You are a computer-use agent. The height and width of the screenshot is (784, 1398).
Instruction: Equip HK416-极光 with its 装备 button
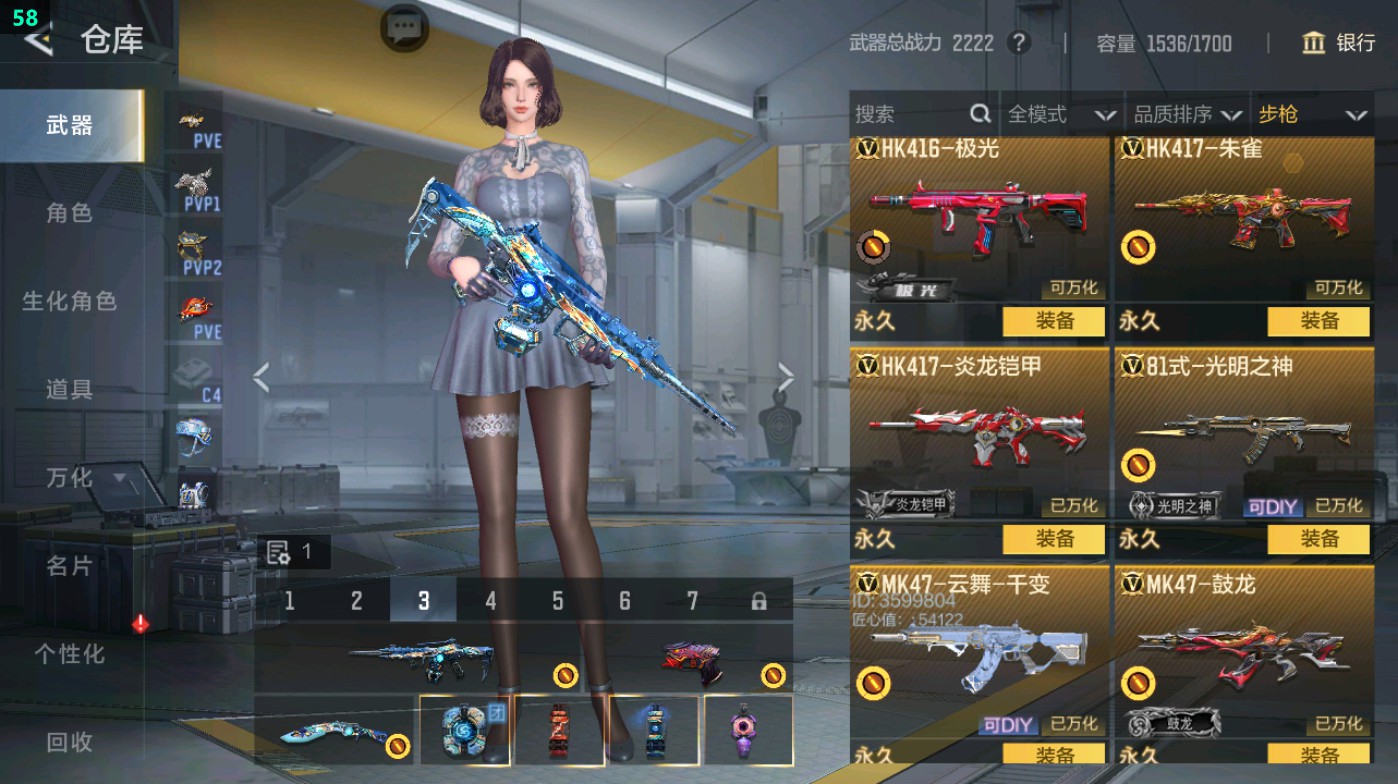pos(1055,323)
